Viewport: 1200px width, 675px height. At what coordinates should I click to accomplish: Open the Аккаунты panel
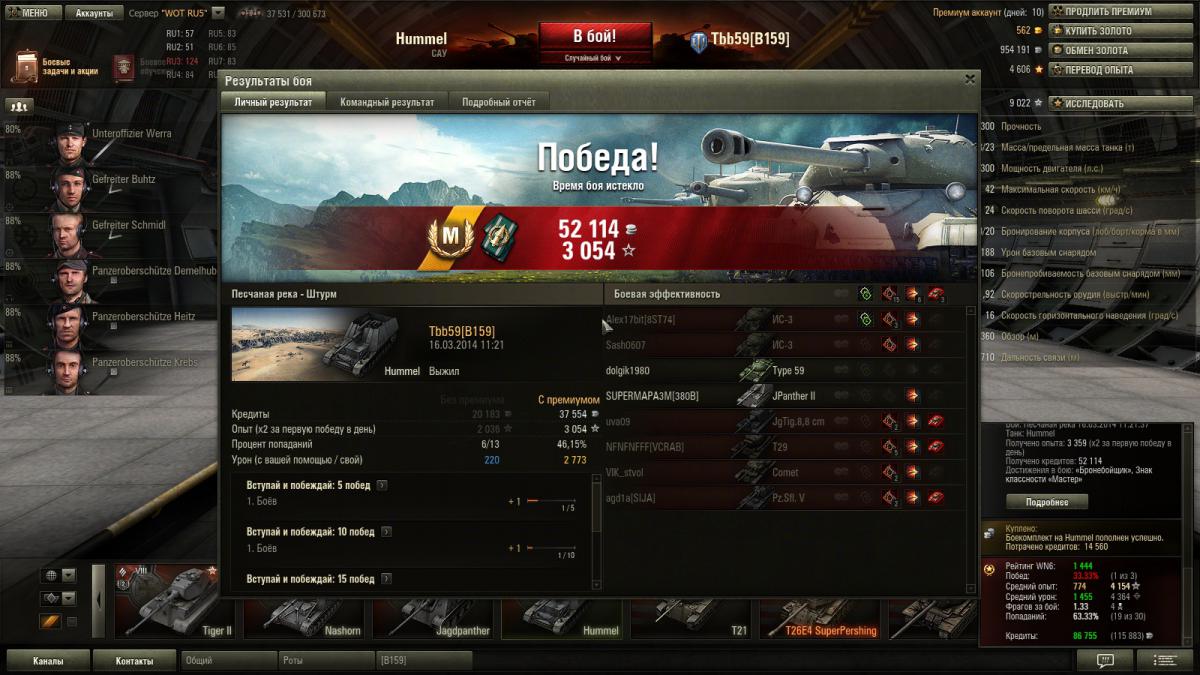(94, 13)
